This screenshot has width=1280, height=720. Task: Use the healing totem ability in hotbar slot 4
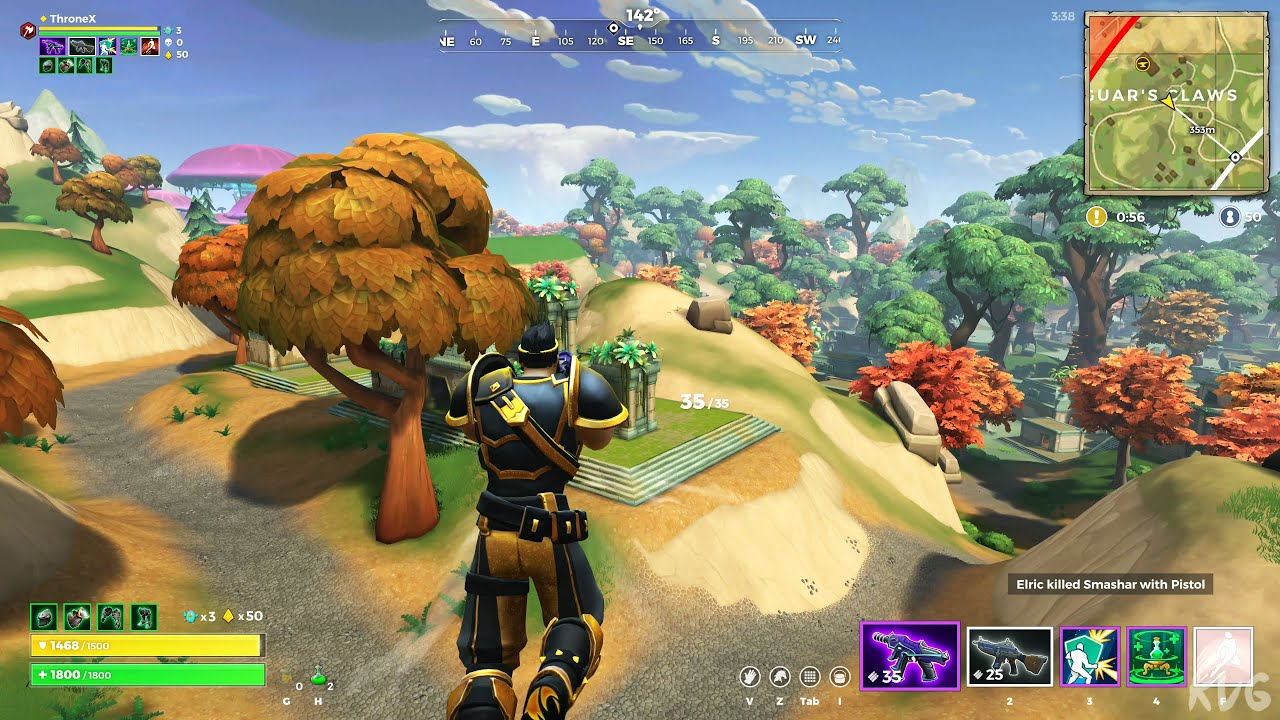tap(1156, 656)
